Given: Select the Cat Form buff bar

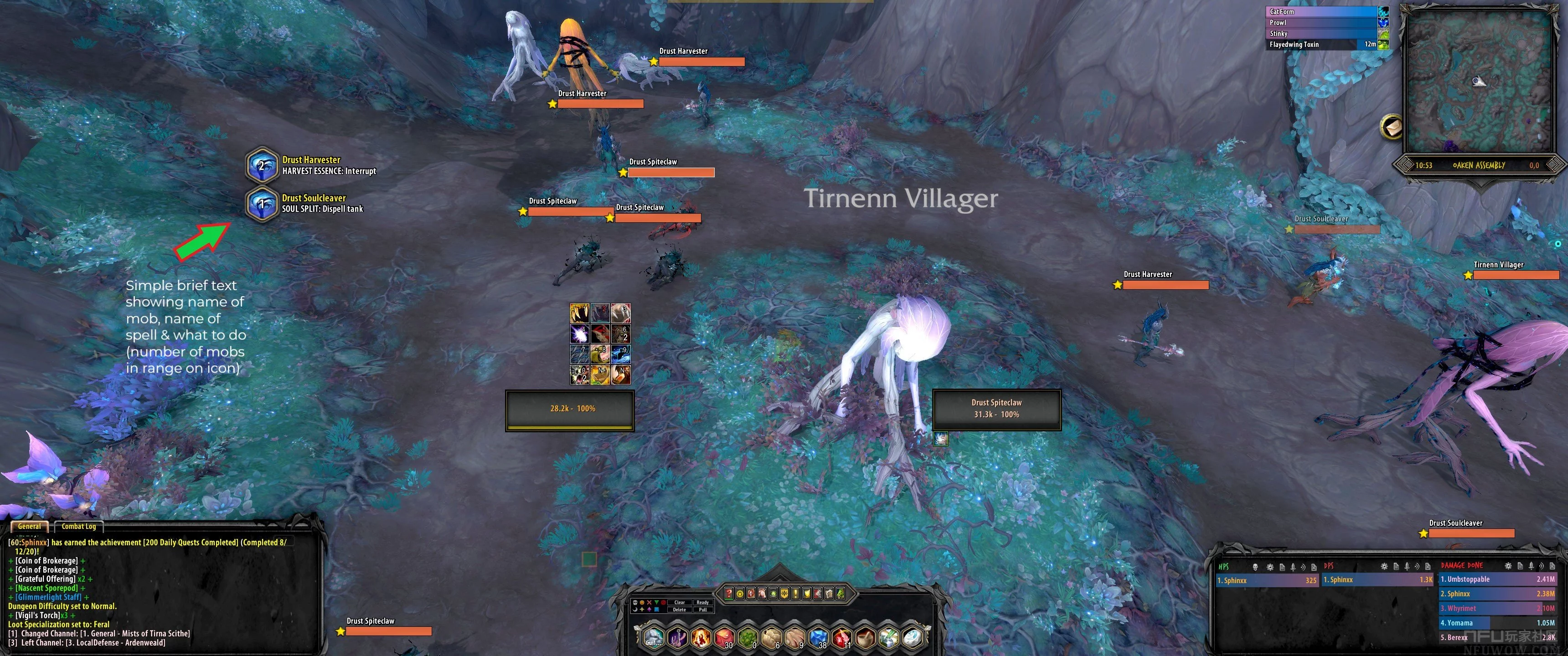Looking at the screenshot, I should [x=1321, y=11].
